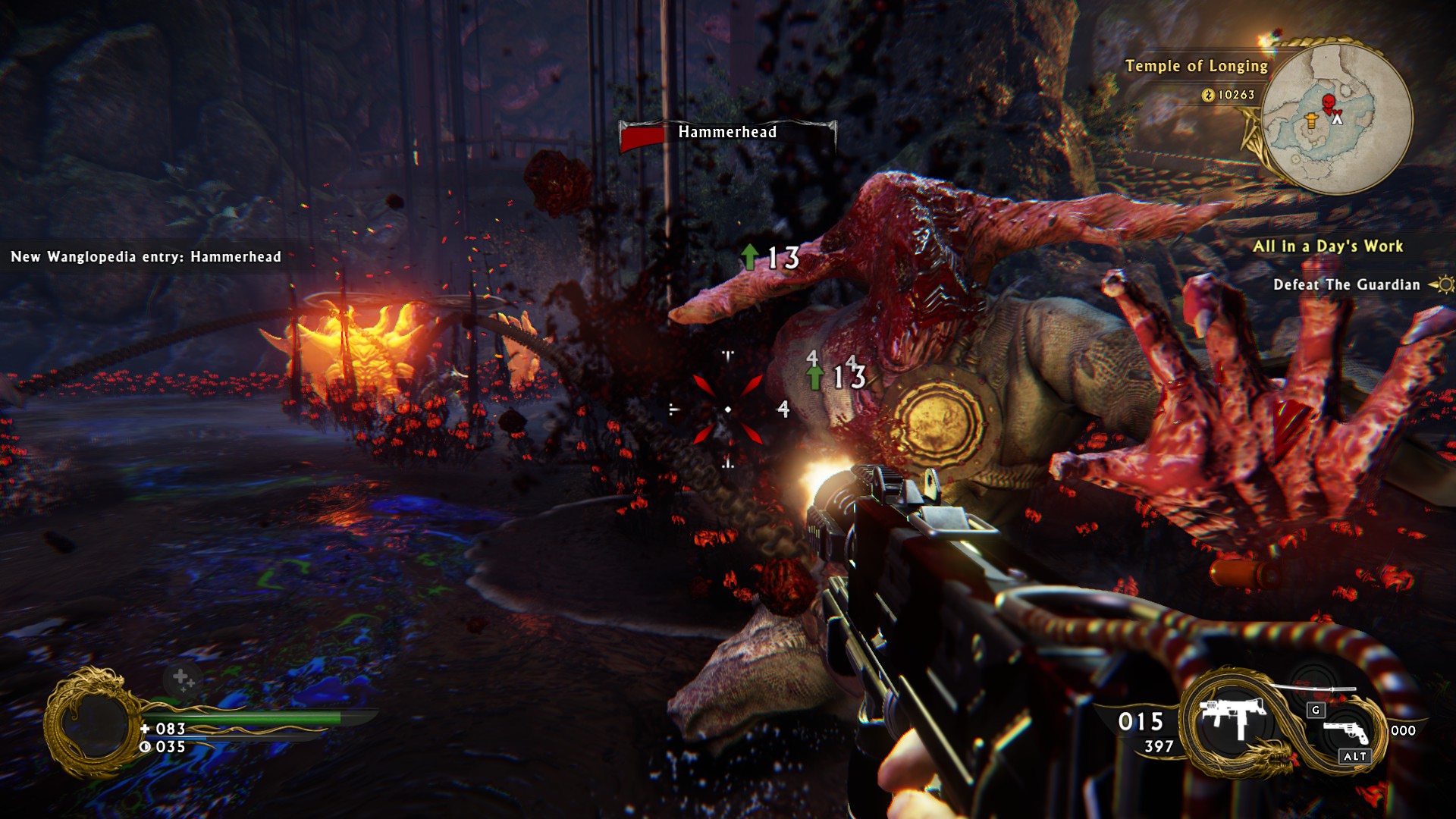Open the All in a Day's Work quest
Screen dimensions: 1456x819
1327,246
